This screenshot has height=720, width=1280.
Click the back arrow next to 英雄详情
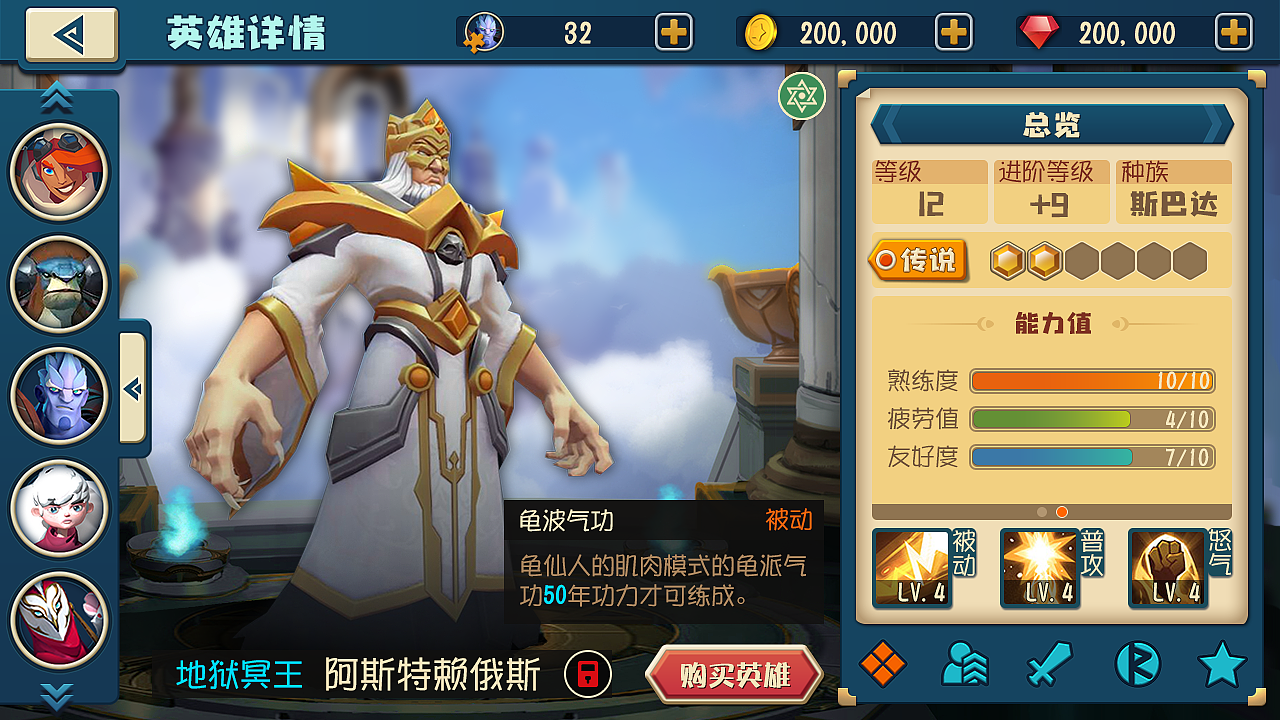70,32
